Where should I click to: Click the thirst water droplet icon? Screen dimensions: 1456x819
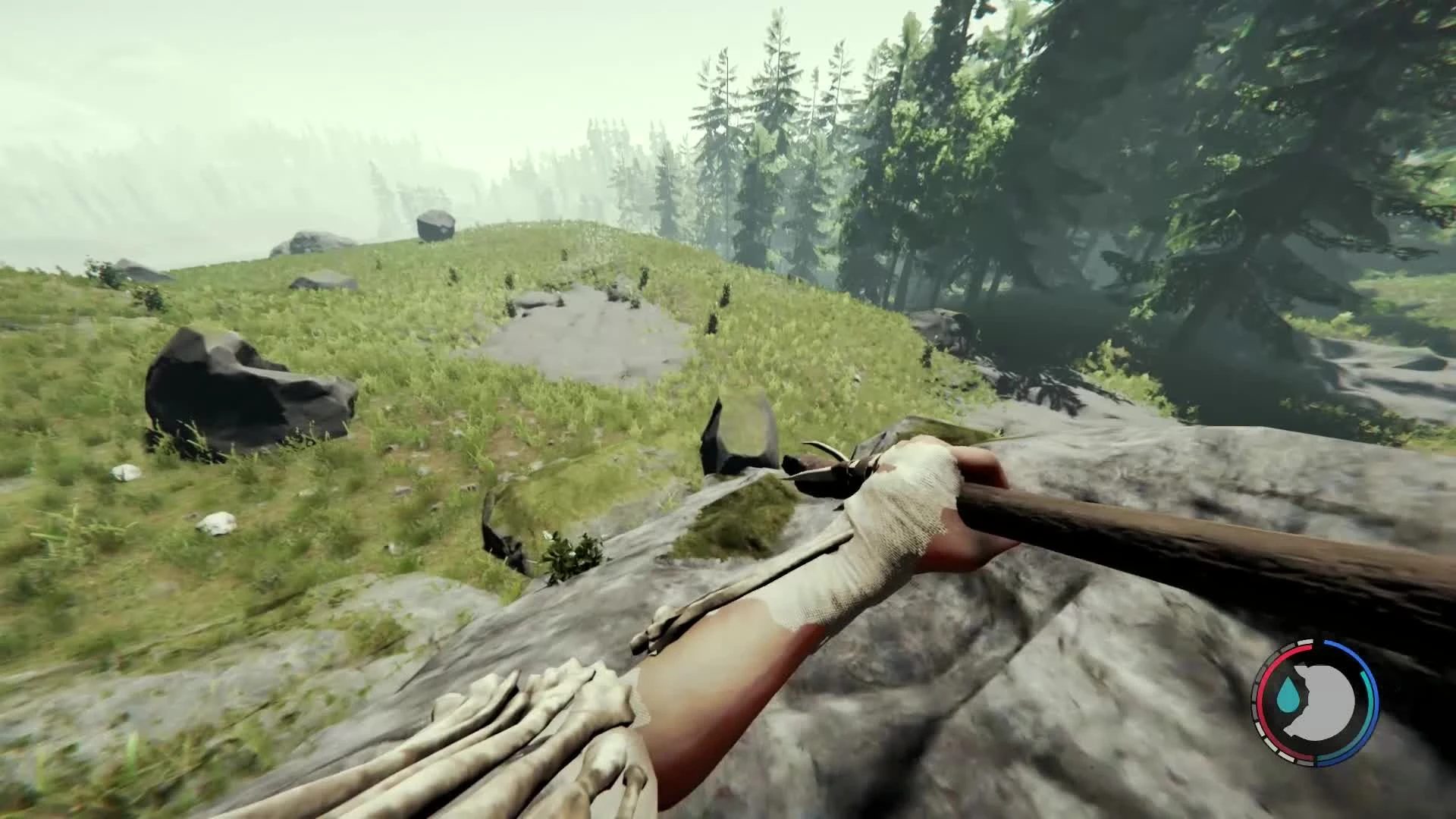(x=1288, y=694)
